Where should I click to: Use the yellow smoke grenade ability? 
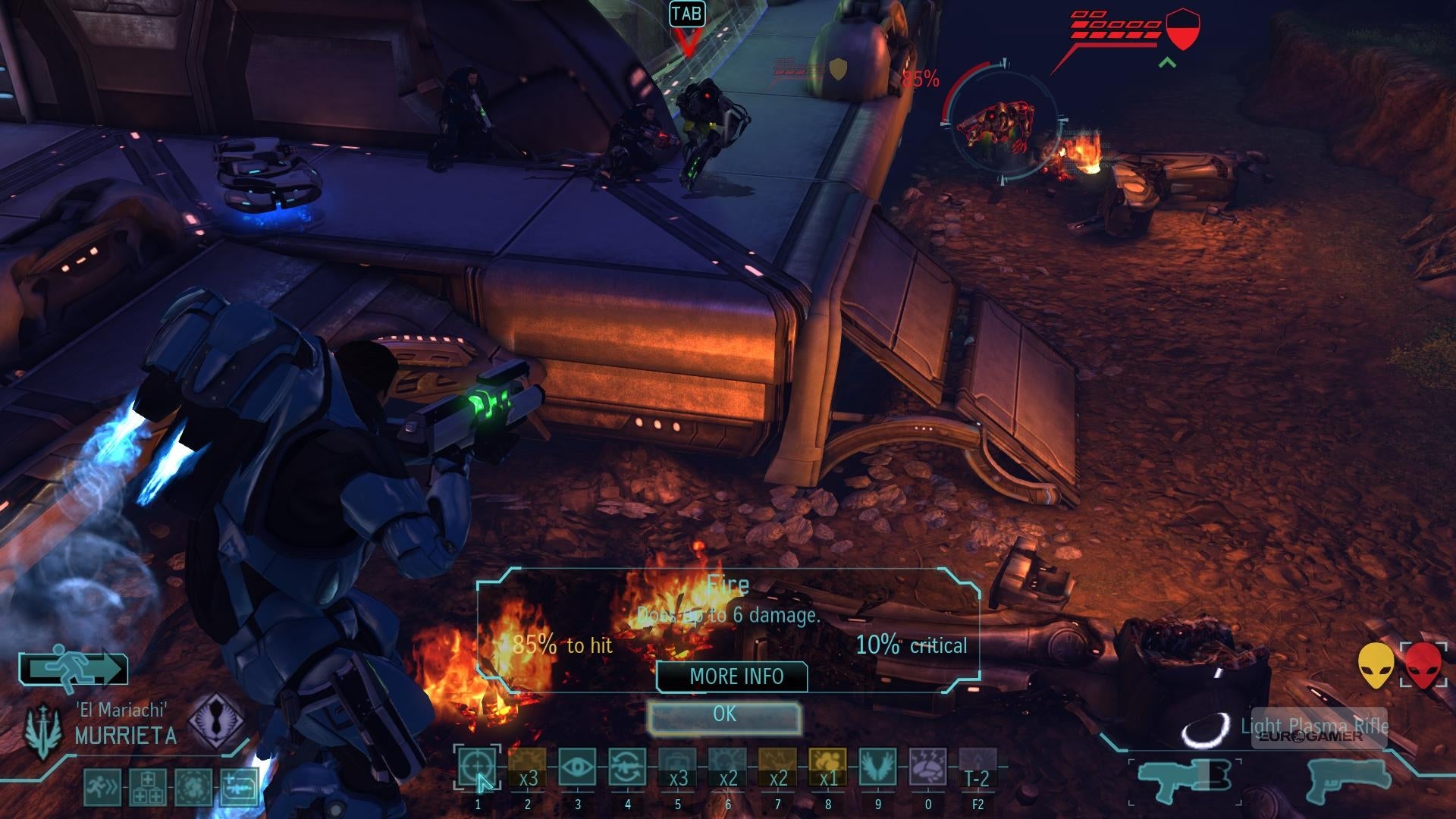[827, 767]
